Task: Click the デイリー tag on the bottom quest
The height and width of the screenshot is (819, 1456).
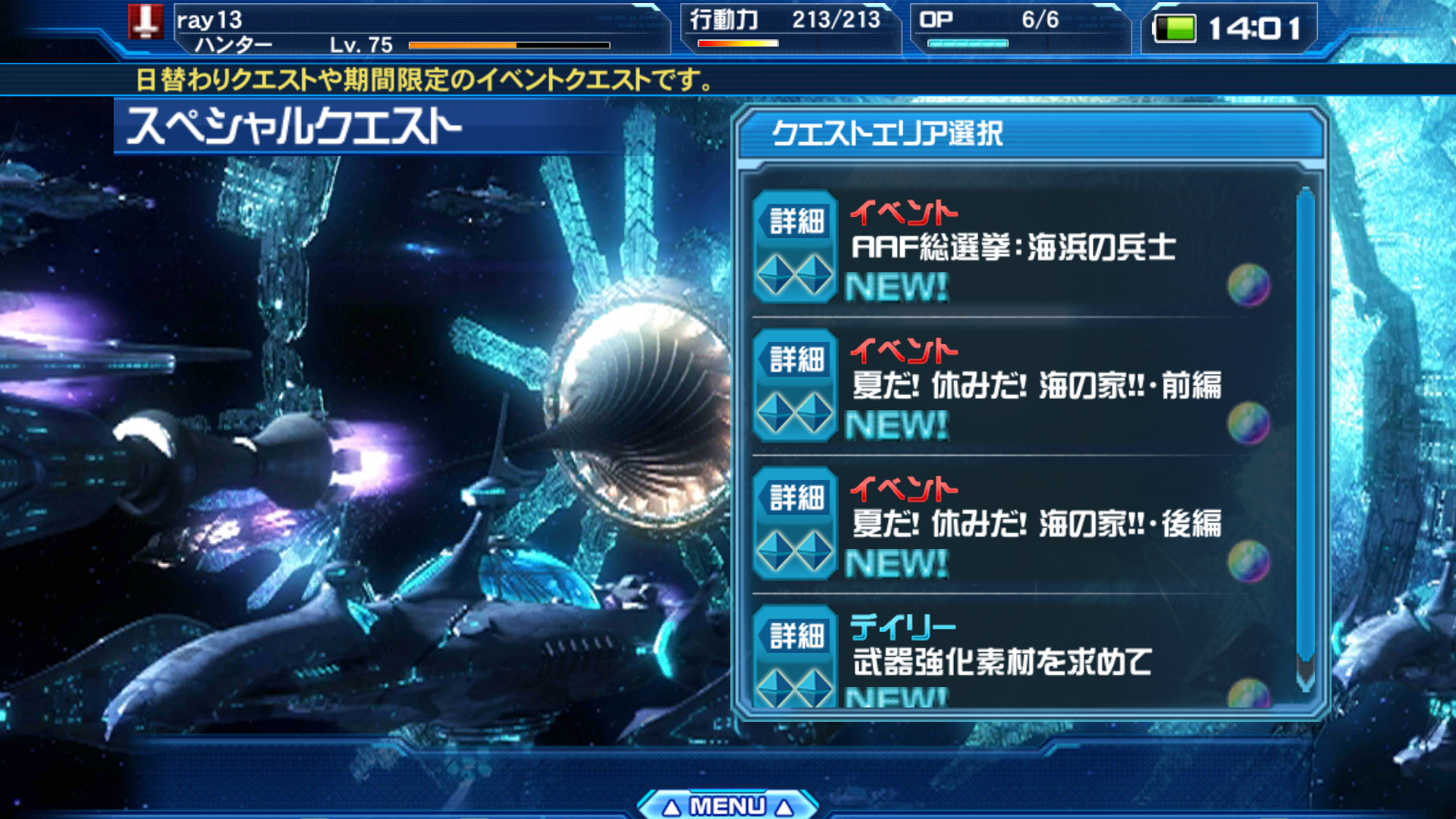Action: 902,626
